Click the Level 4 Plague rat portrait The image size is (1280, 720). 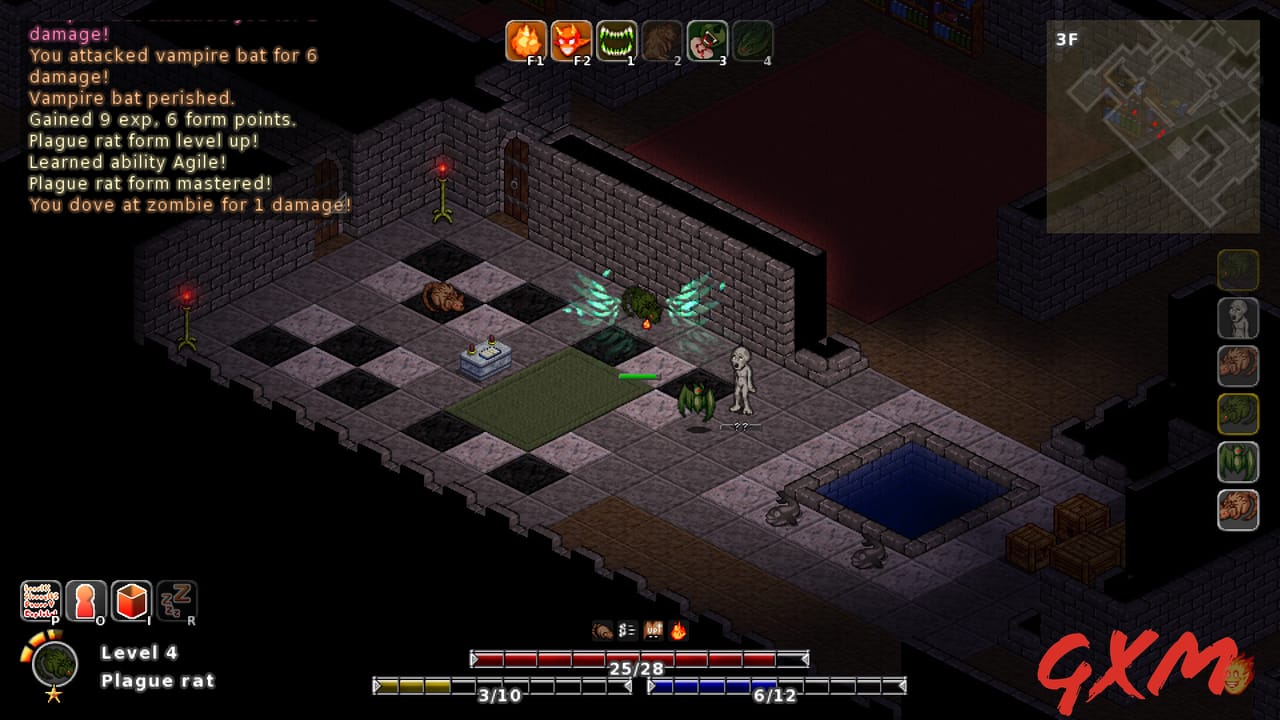coord(53,662)
